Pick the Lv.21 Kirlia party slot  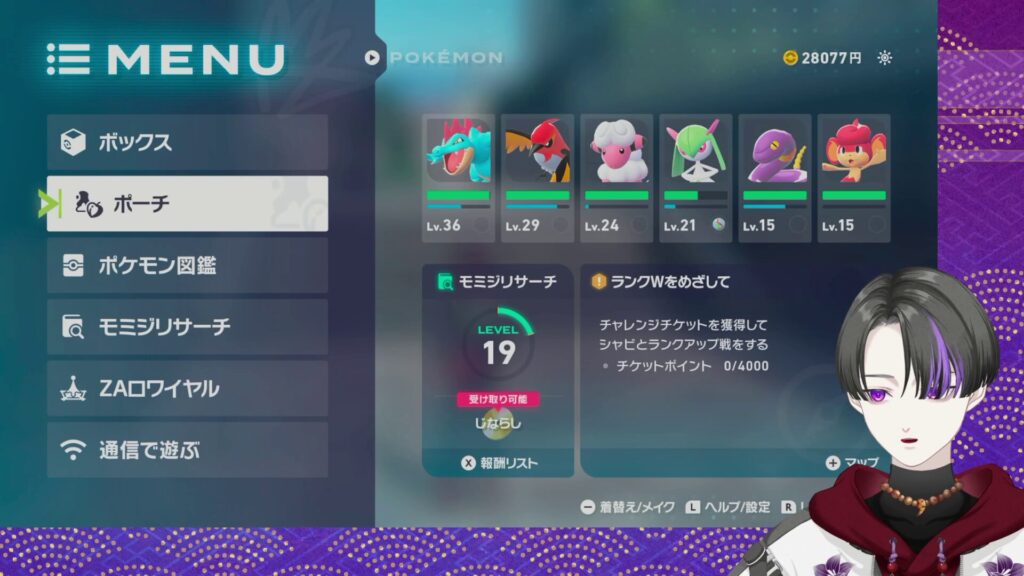pyautogui.click(x=695, y=178)
